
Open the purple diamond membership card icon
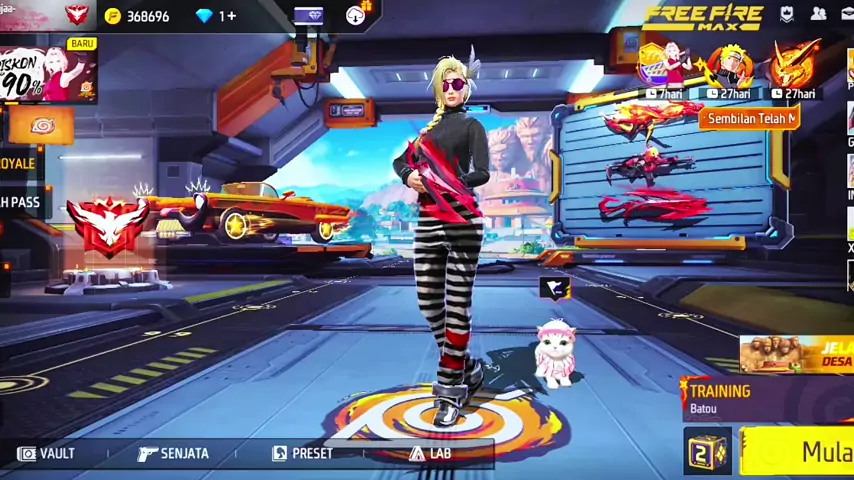308,15
